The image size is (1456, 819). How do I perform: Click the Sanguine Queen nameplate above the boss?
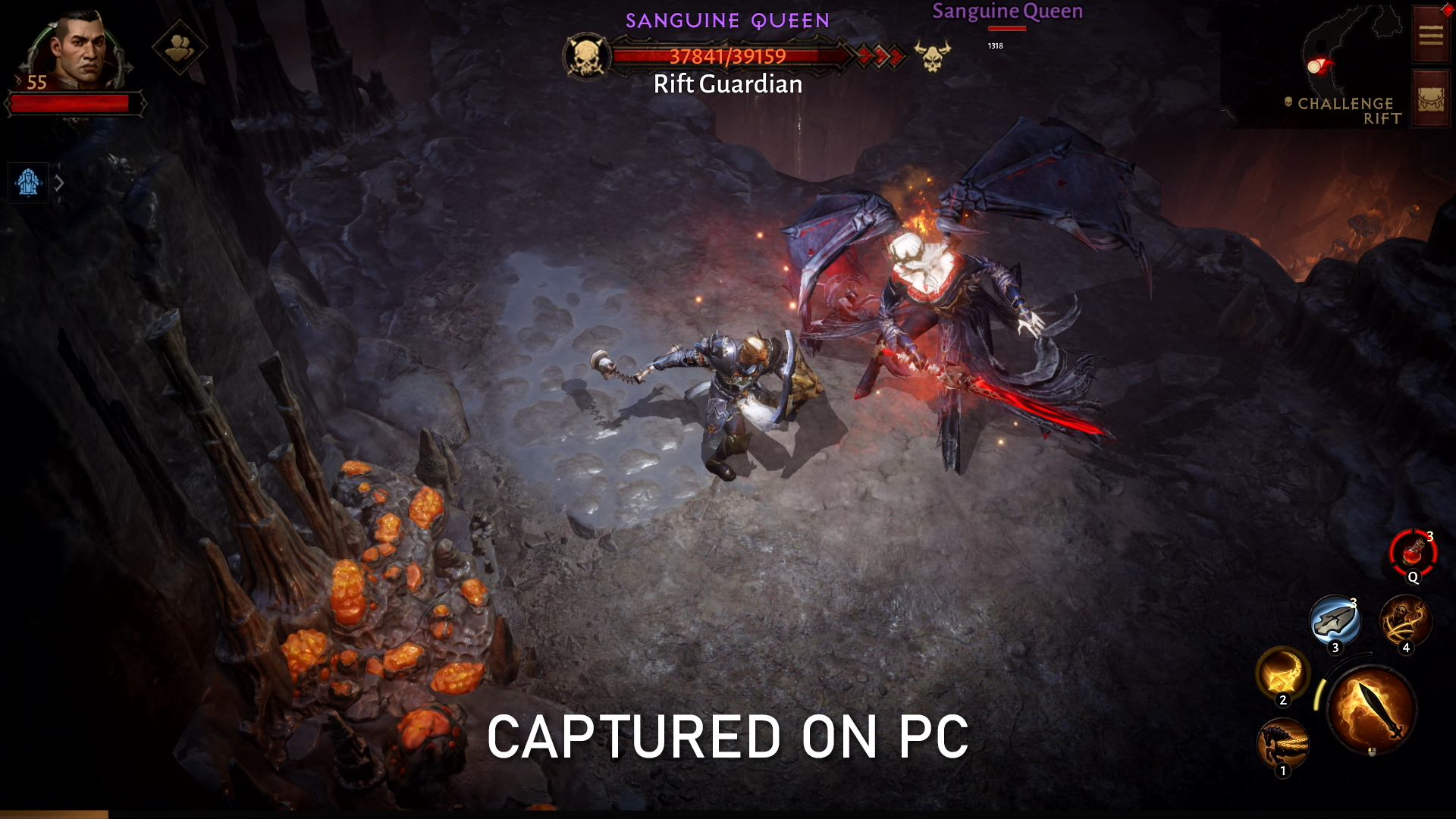point(1008,11)
